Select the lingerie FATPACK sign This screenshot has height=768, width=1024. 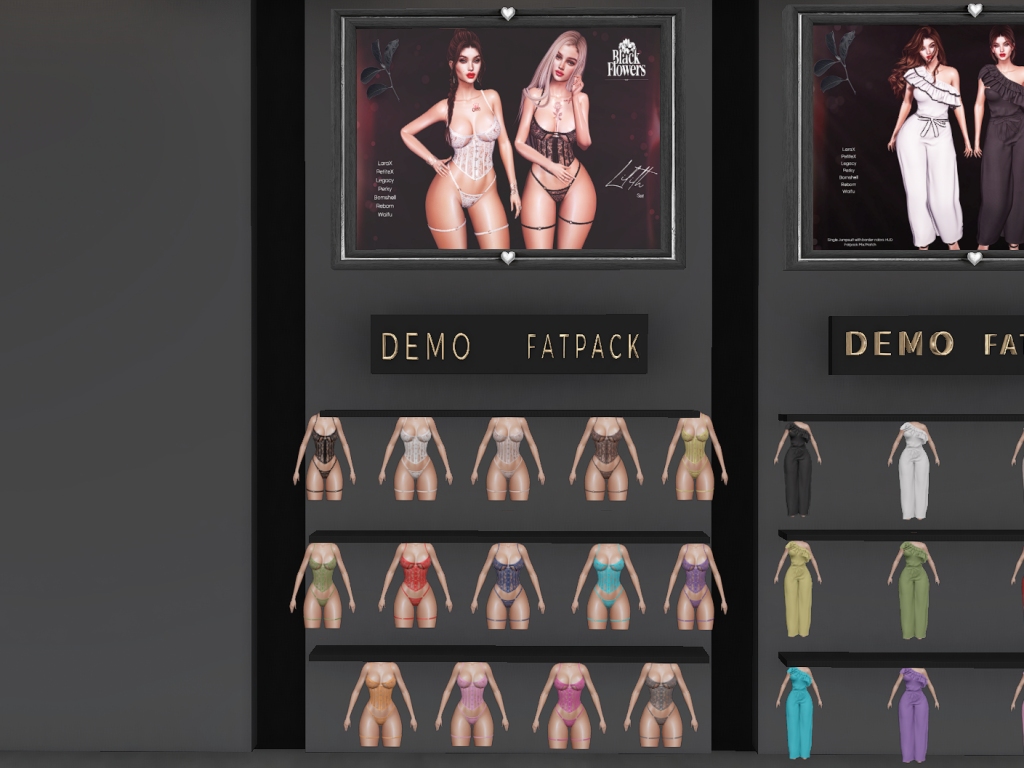(583, 346)
